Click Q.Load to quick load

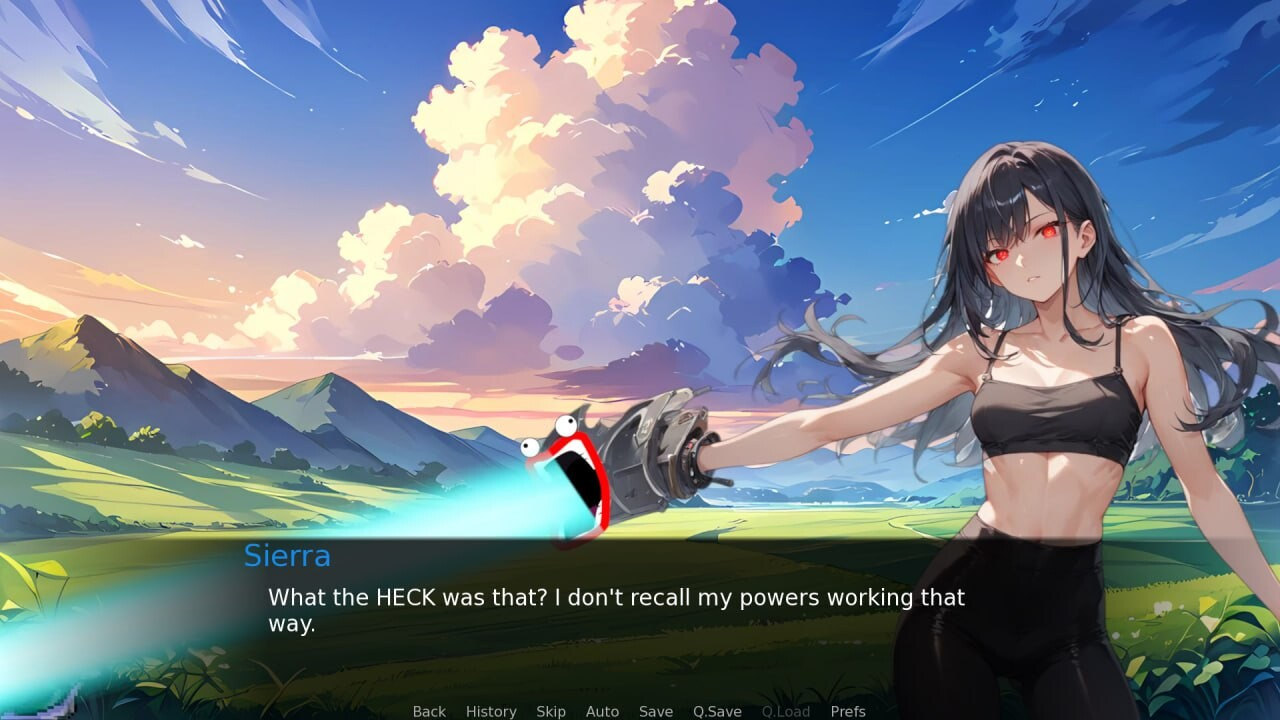point(786,711)
